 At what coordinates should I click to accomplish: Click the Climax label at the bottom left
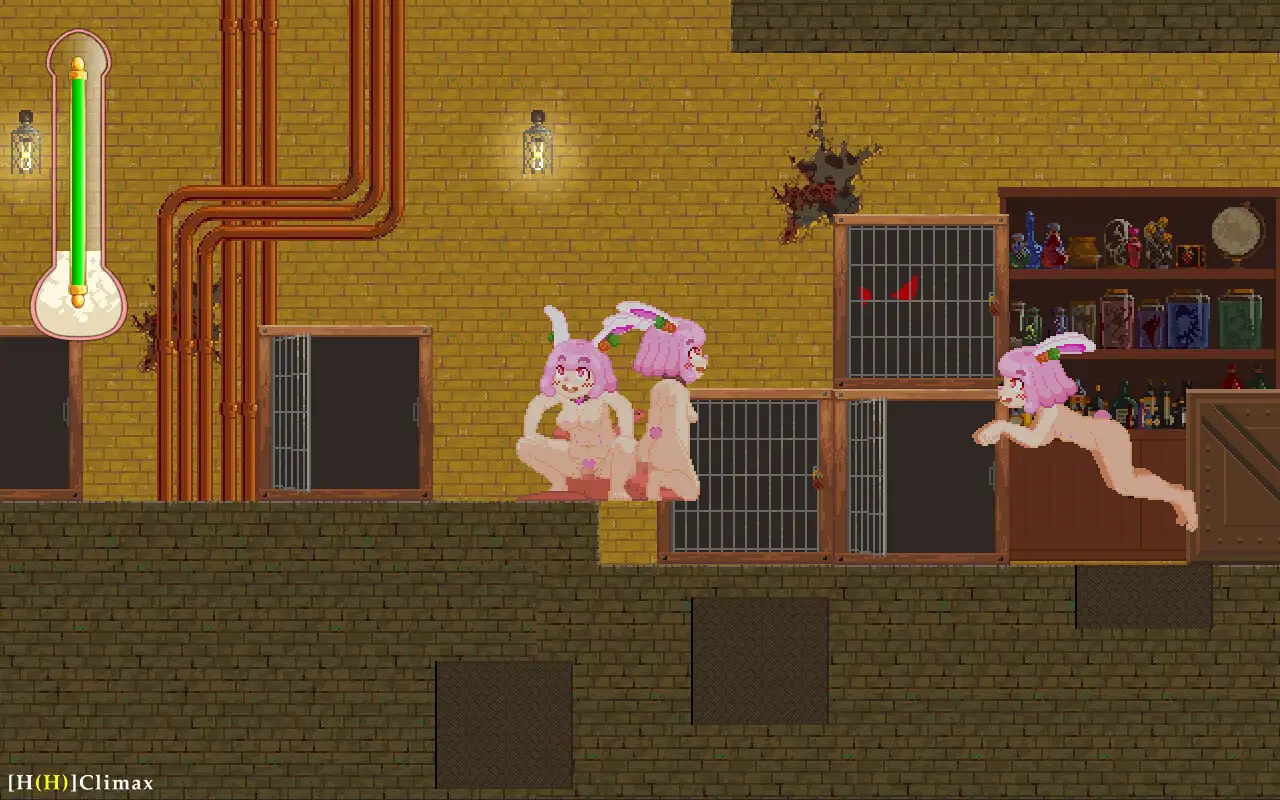click(115, 784)
